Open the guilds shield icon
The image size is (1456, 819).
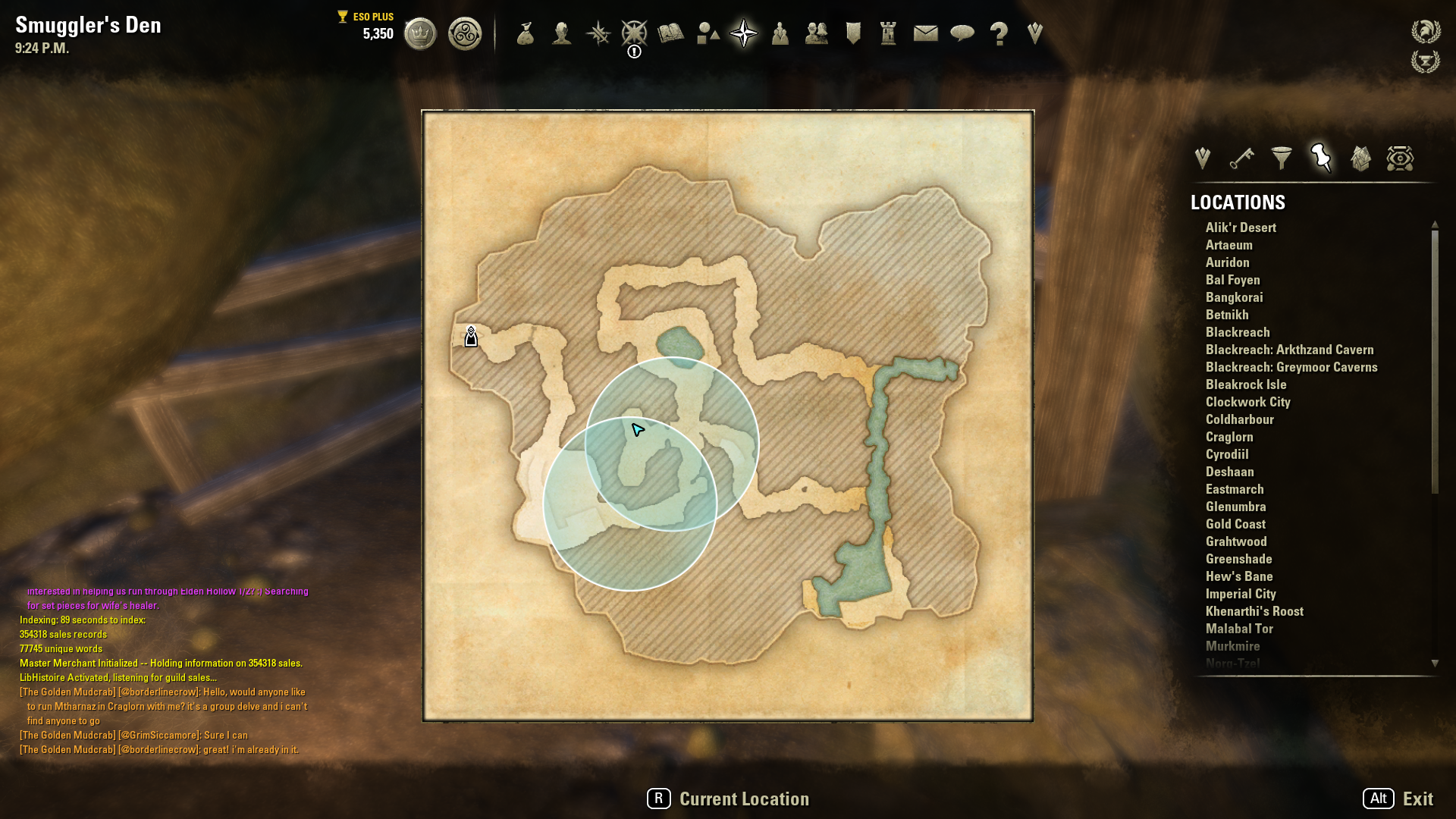pos(853,33)
